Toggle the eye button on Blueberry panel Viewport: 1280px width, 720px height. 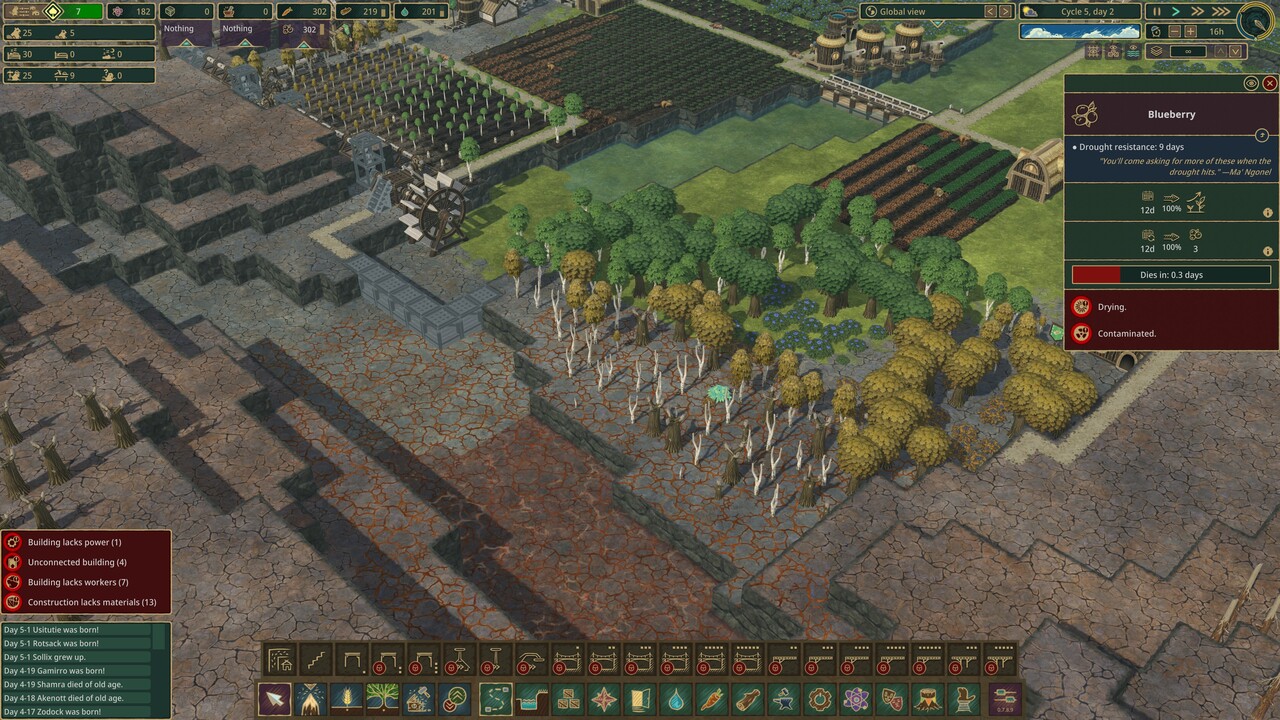pyautogui.click(x=1251, y=84)
